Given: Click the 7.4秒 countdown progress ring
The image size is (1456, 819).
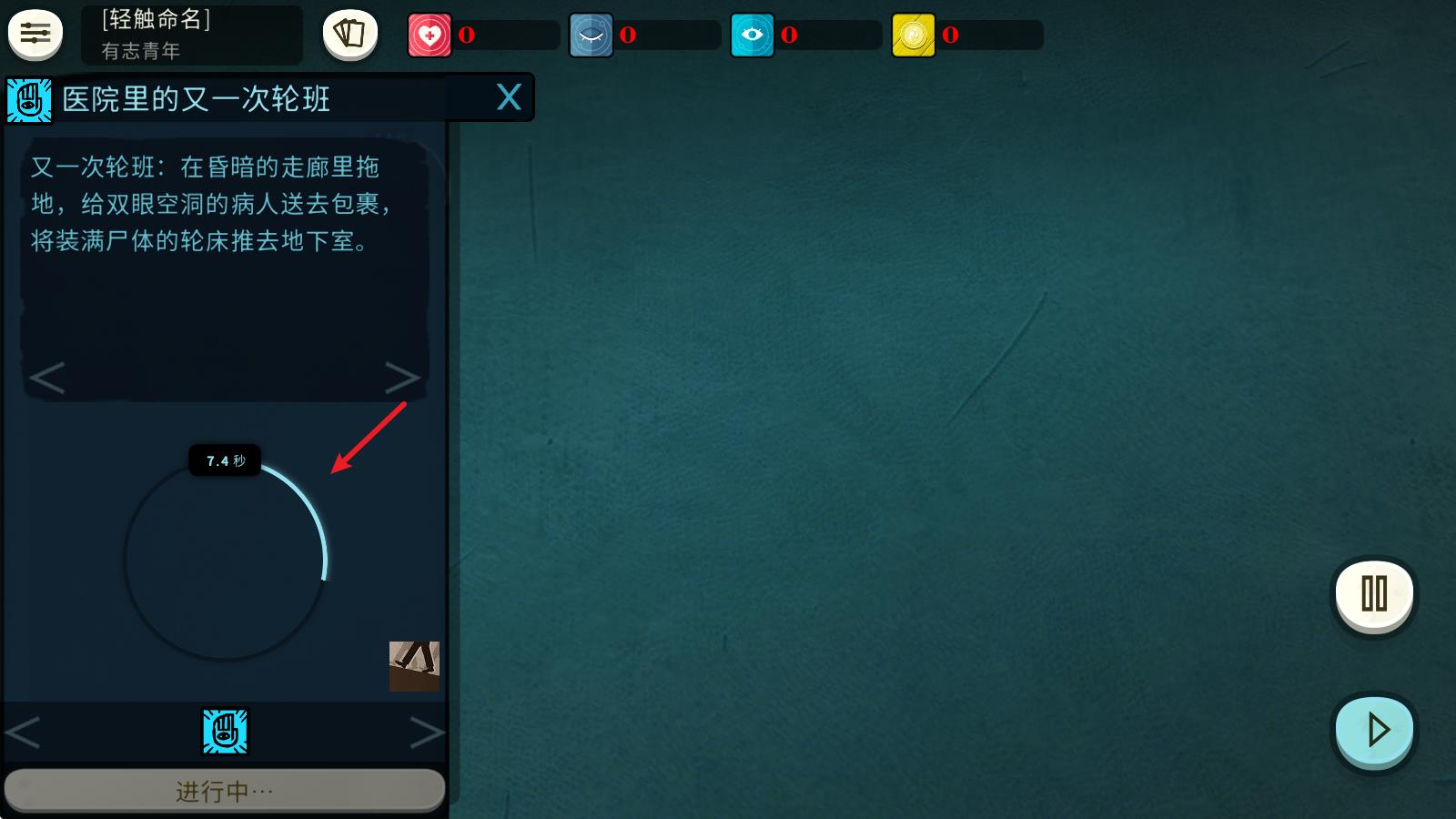Looking at the screenshot, I should click(226, 460).
